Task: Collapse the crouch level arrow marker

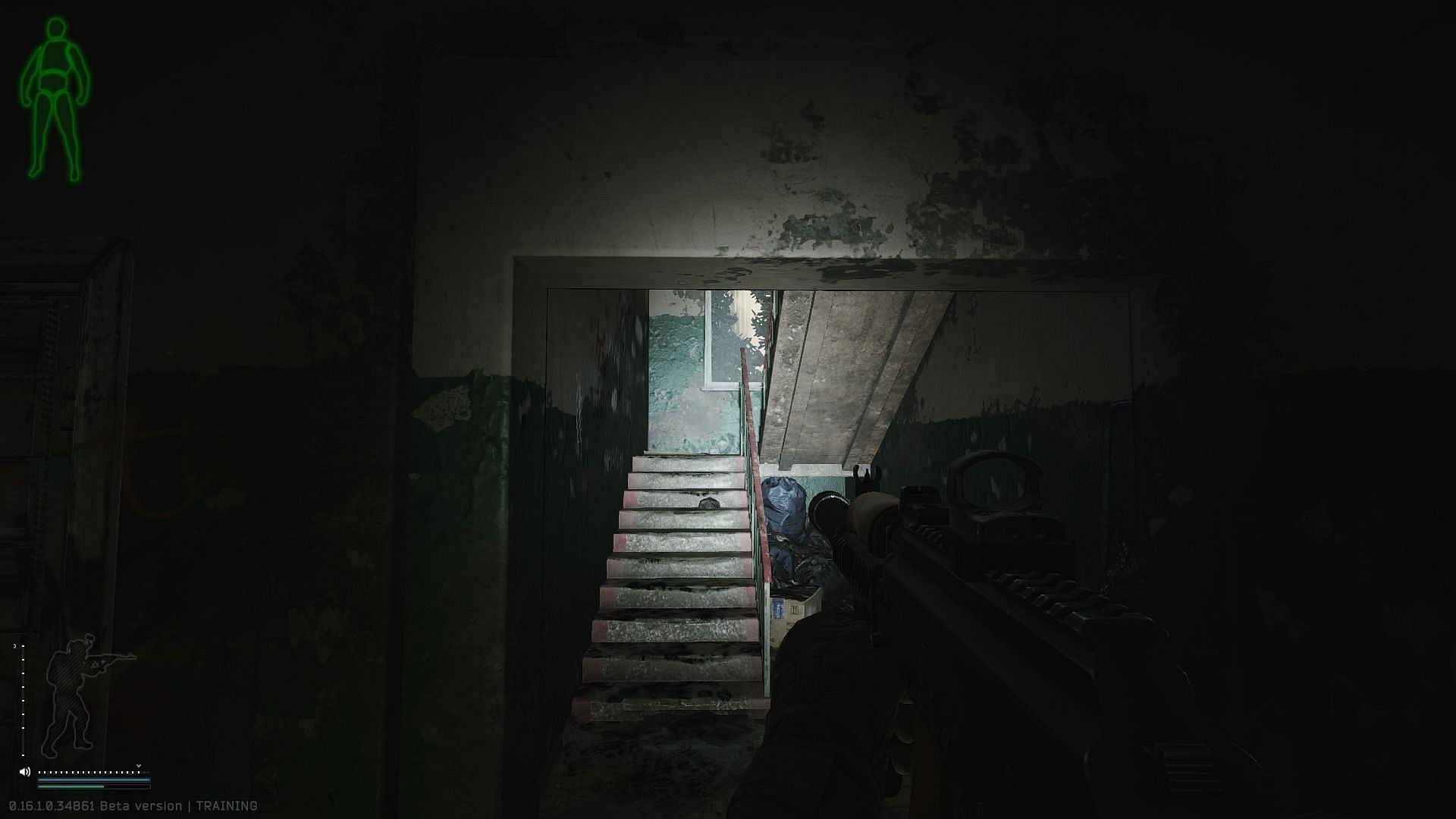Action: [x=15, y=646]
